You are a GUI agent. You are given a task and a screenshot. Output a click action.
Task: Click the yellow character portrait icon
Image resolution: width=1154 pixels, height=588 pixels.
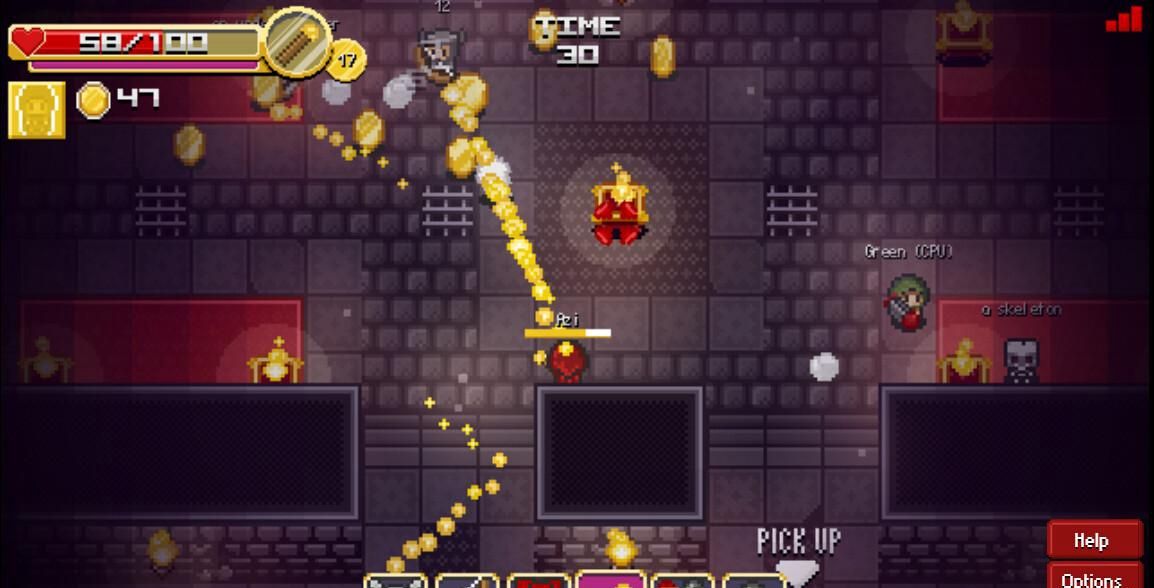click(x=37, y=109)
